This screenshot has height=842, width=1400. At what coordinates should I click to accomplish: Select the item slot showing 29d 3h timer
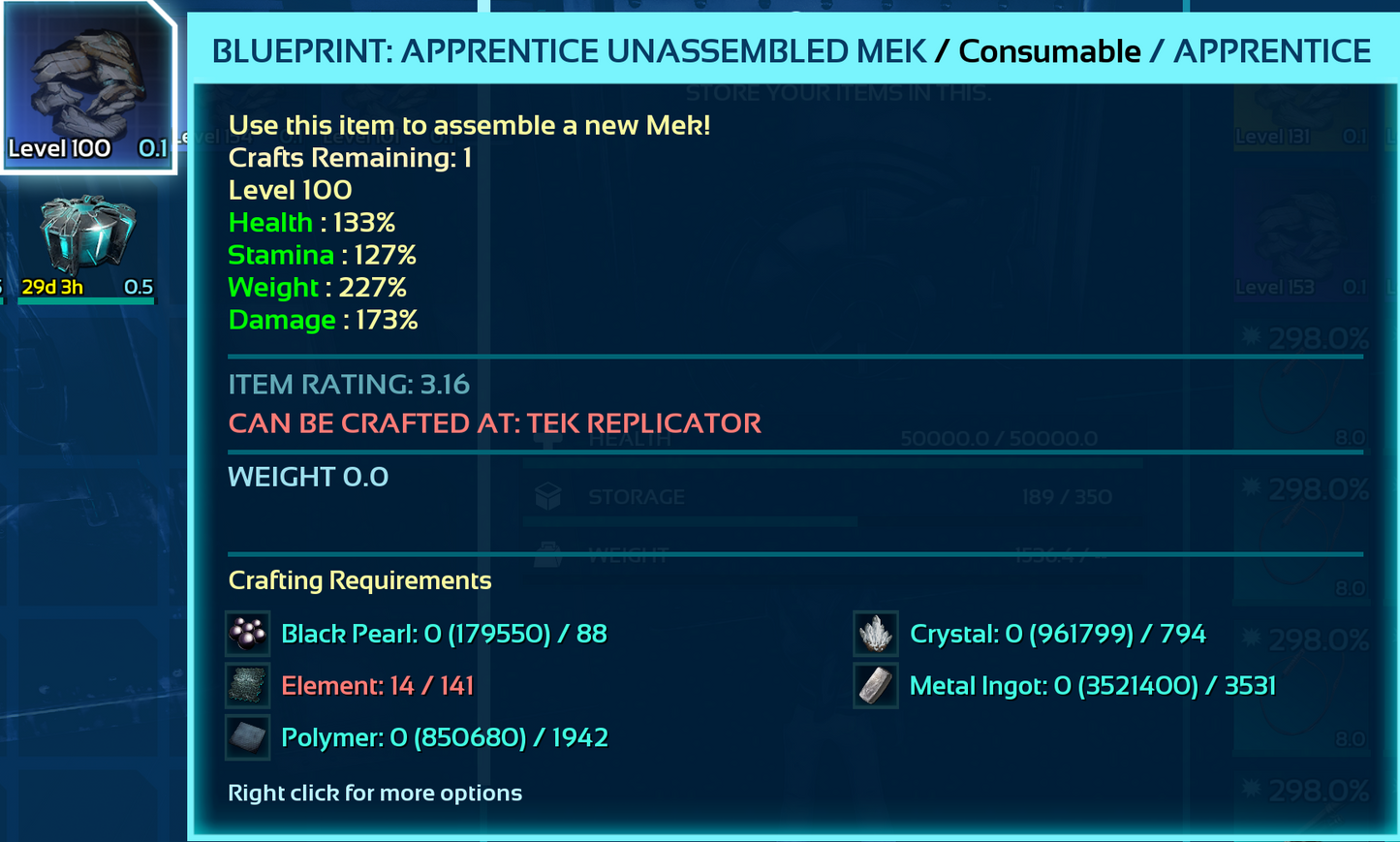(87, 244)
